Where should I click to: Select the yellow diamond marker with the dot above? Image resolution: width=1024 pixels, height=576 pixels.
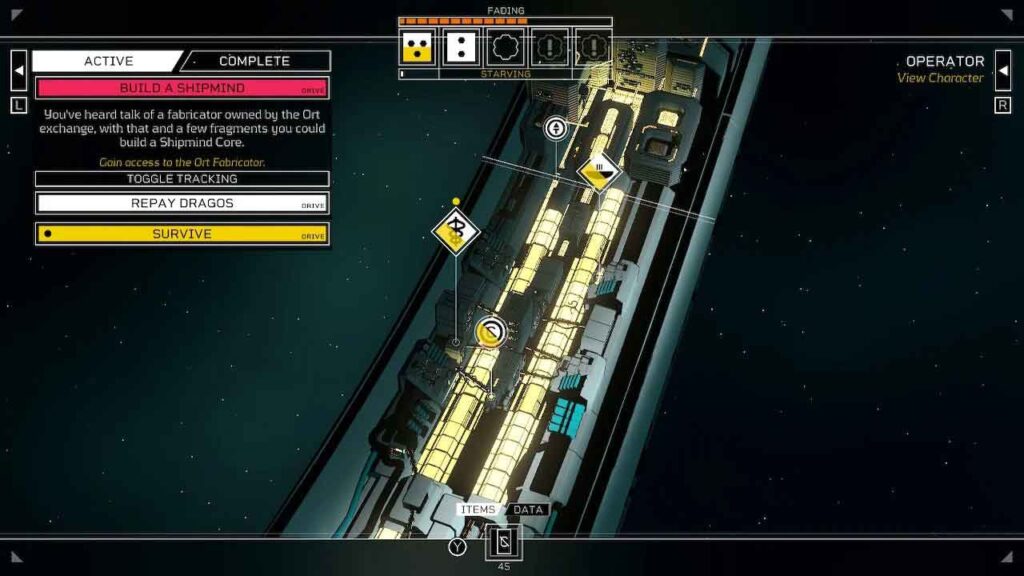point(456,231)
